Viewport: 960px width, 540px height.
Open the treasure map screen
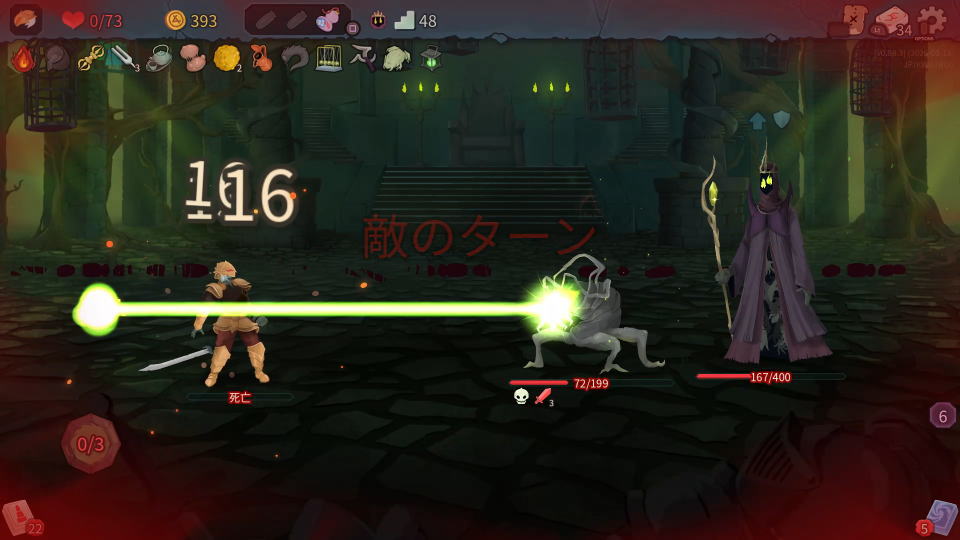click(854, 19)
